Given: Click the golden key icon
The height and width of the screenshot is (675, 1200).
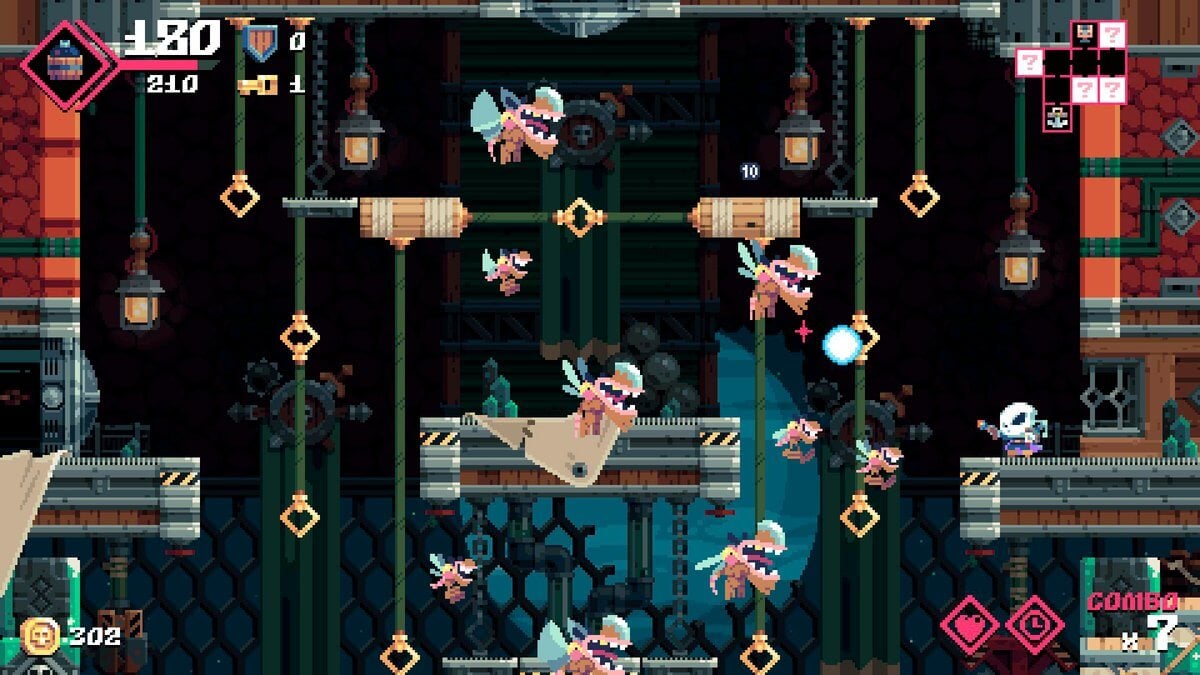Looking at the screenshot, I should (257, 85).
